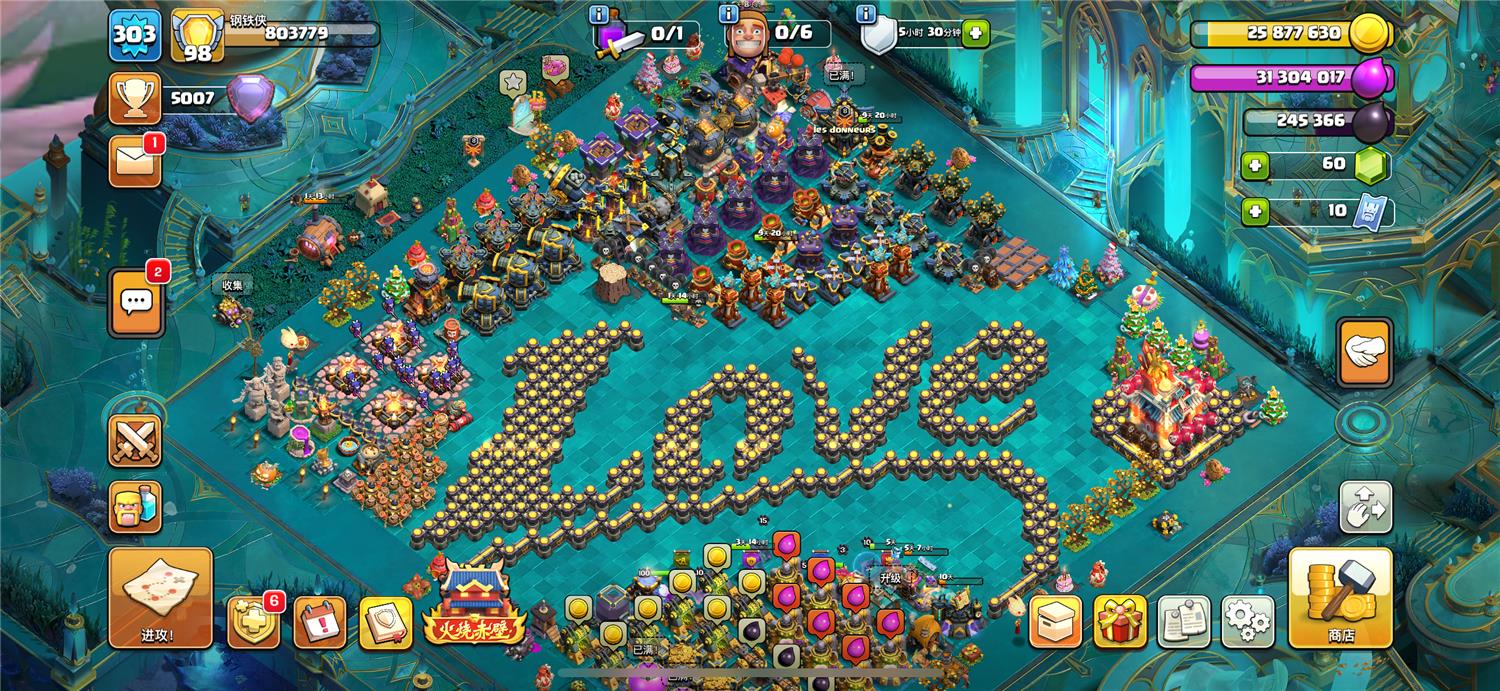
Task: Add shield time with green plus button
Action: tap(976, 33)
